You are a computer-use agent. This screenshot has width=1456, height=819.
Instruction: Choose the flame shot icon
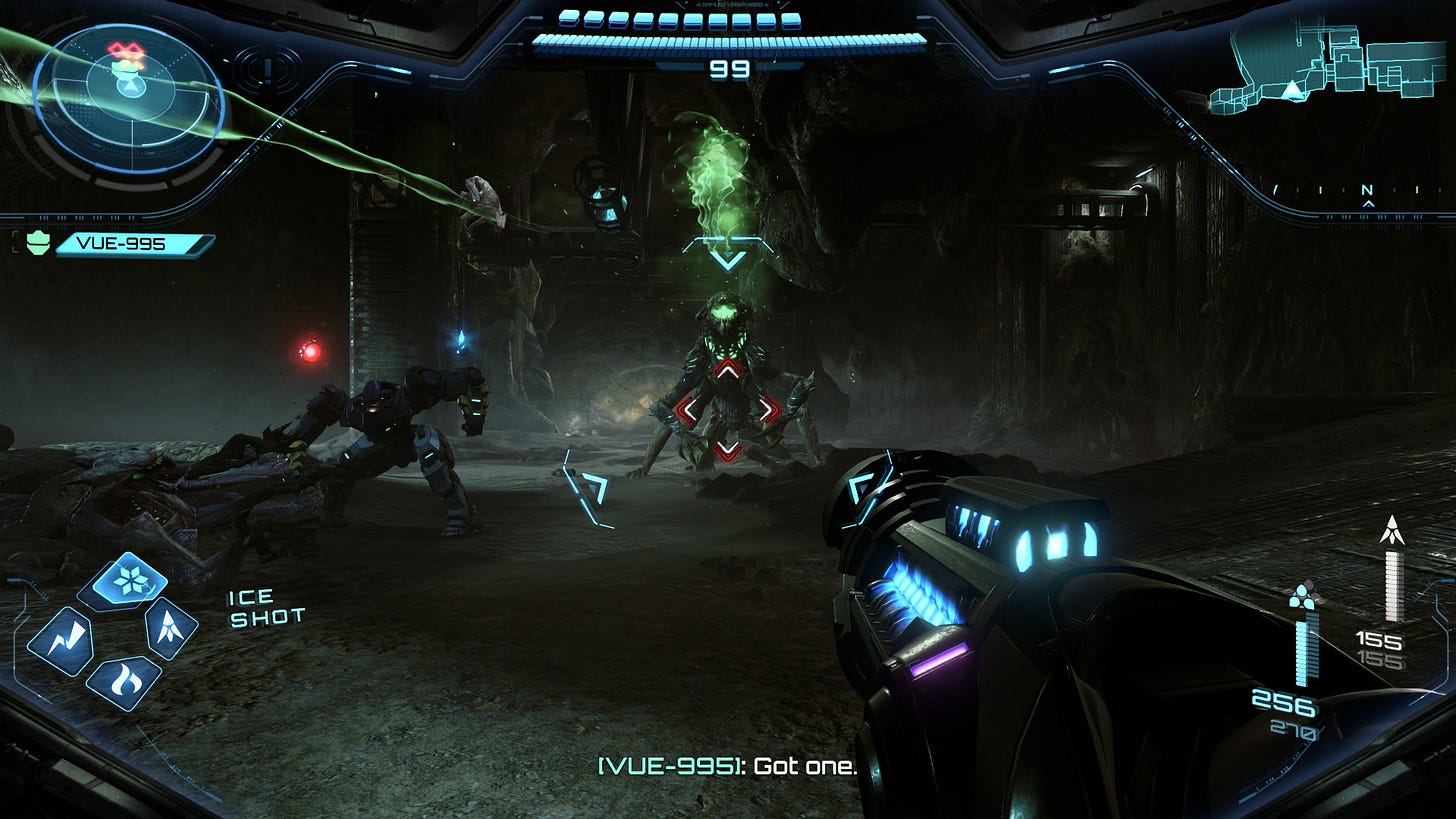pyautogui.click(x=124, y=682)
